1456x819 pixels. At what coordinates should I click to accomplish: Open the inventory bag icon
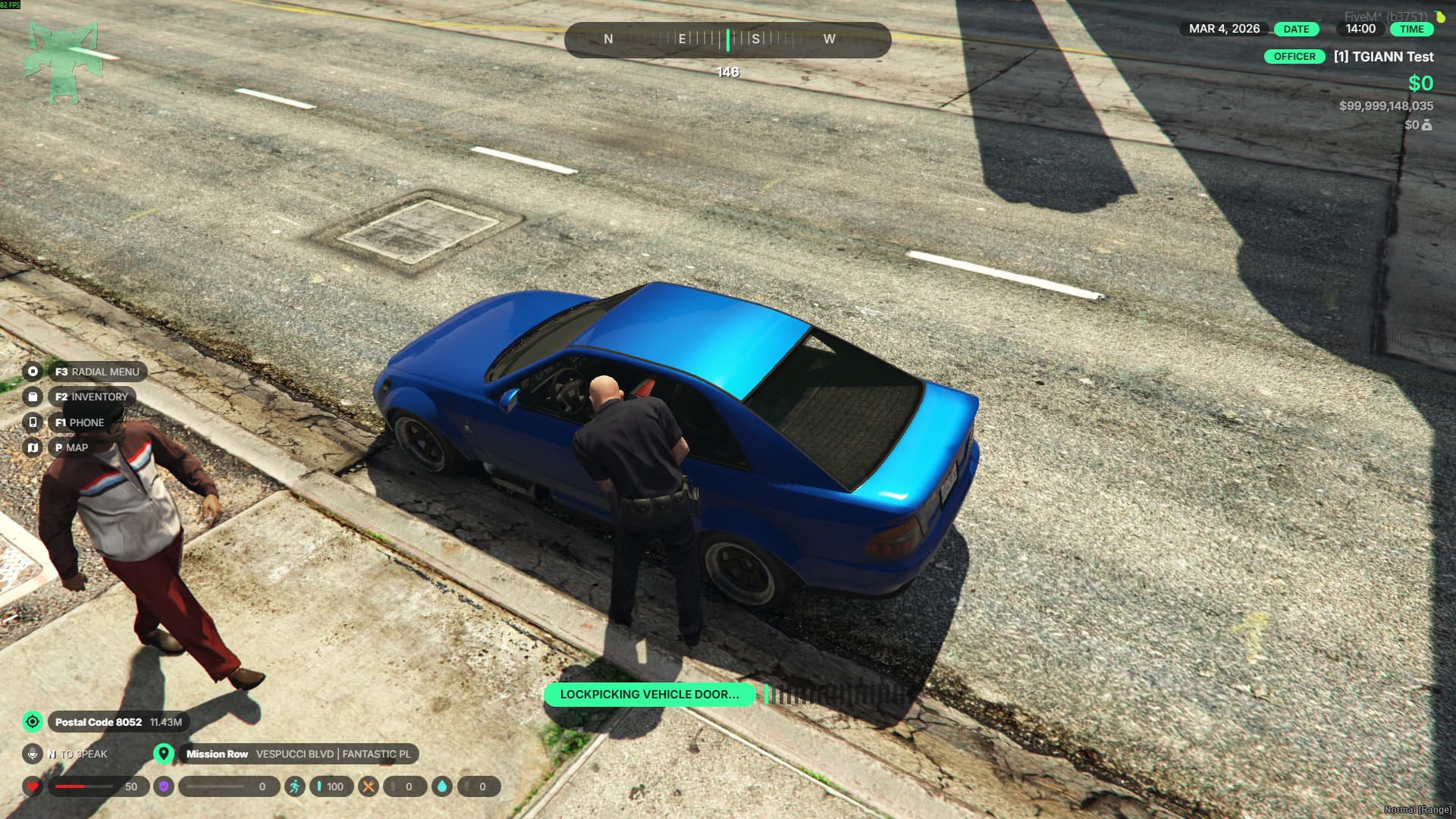33,397
